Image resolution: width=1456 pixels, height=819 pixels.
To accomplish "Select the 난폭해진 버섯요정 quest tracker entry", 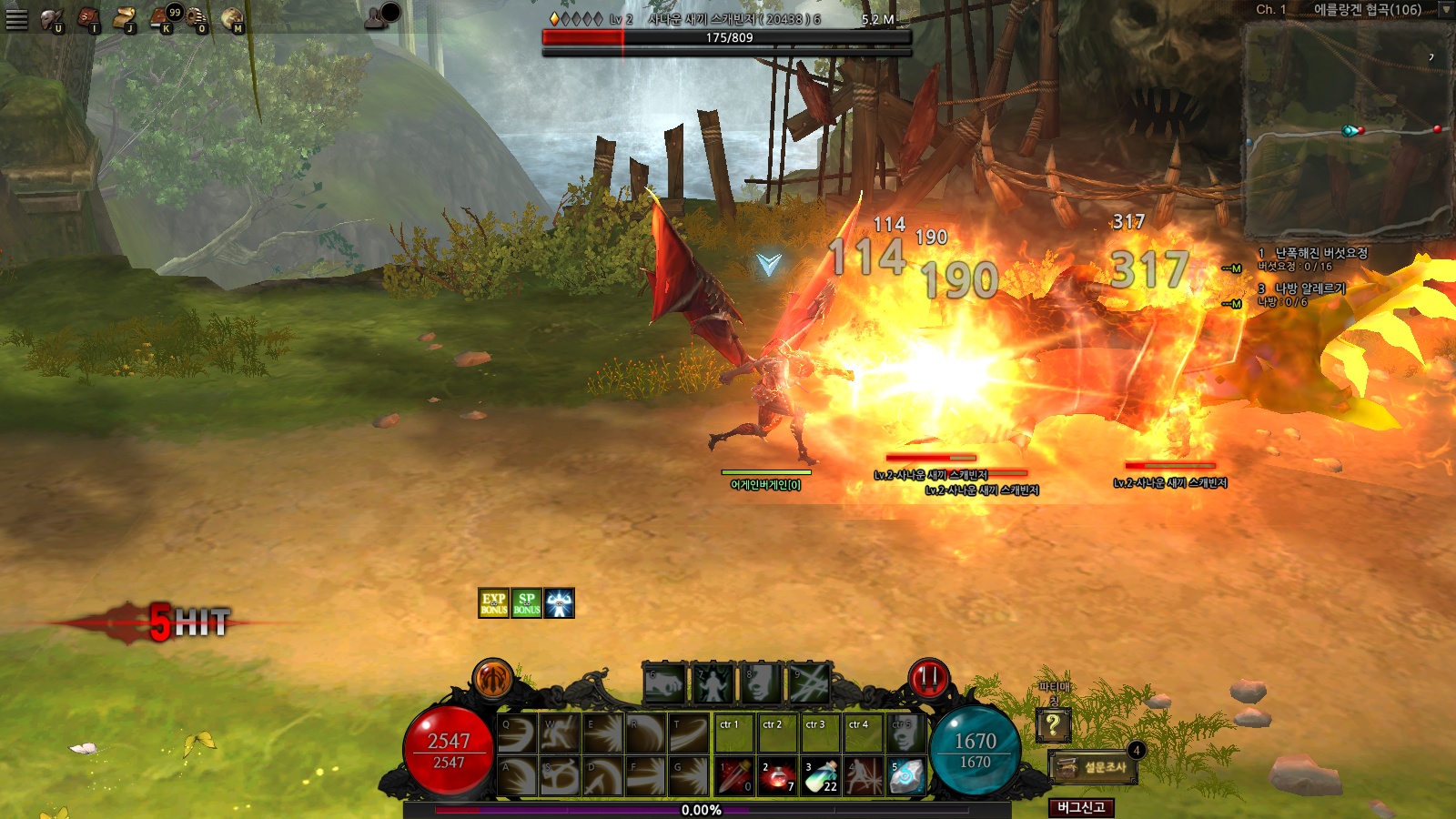I will pyautogui.click(x=1319, y=253).
